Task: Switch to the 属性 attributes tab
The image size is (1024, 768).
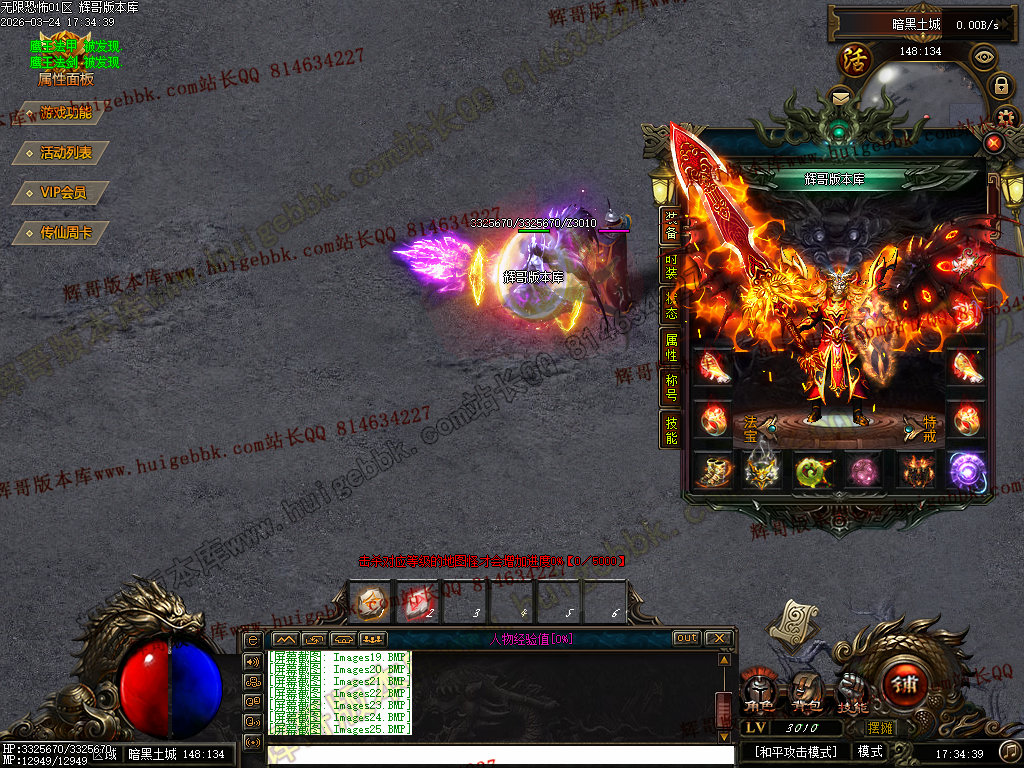Action: coord(672,347)
